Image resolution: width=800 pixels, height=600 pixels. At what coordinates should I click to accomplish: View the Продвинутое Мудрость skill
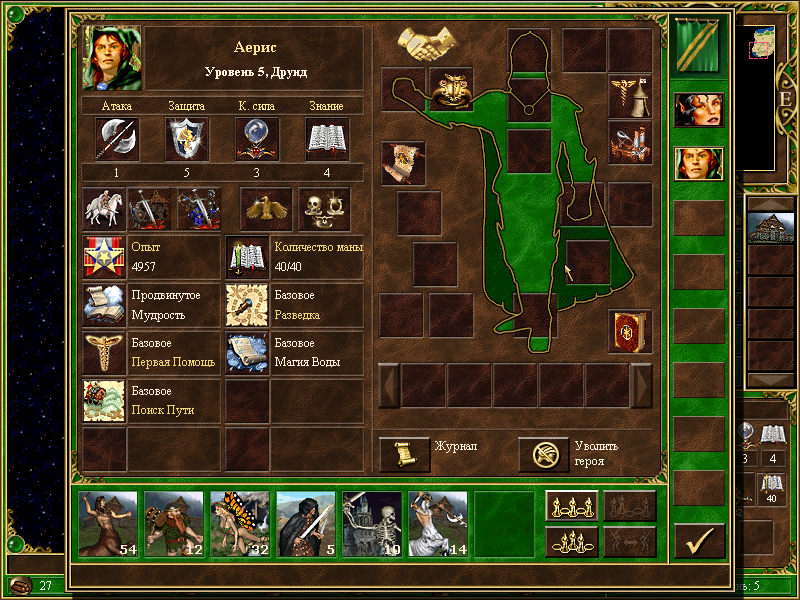[104, 305]
